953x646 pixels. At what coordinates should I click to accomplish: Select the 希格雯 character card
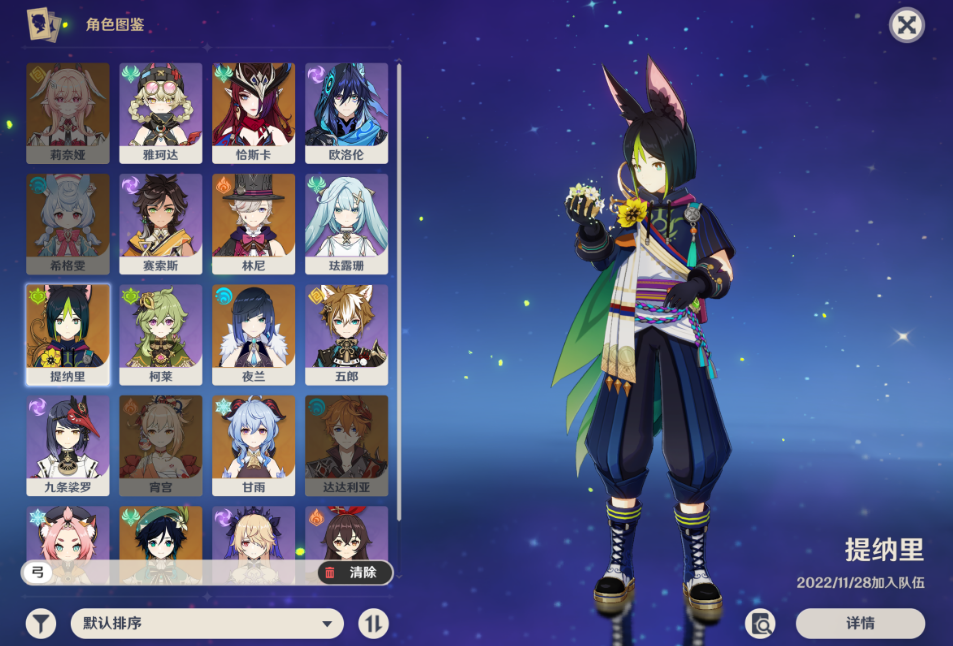pyautogui.click(x=68, y=223)
